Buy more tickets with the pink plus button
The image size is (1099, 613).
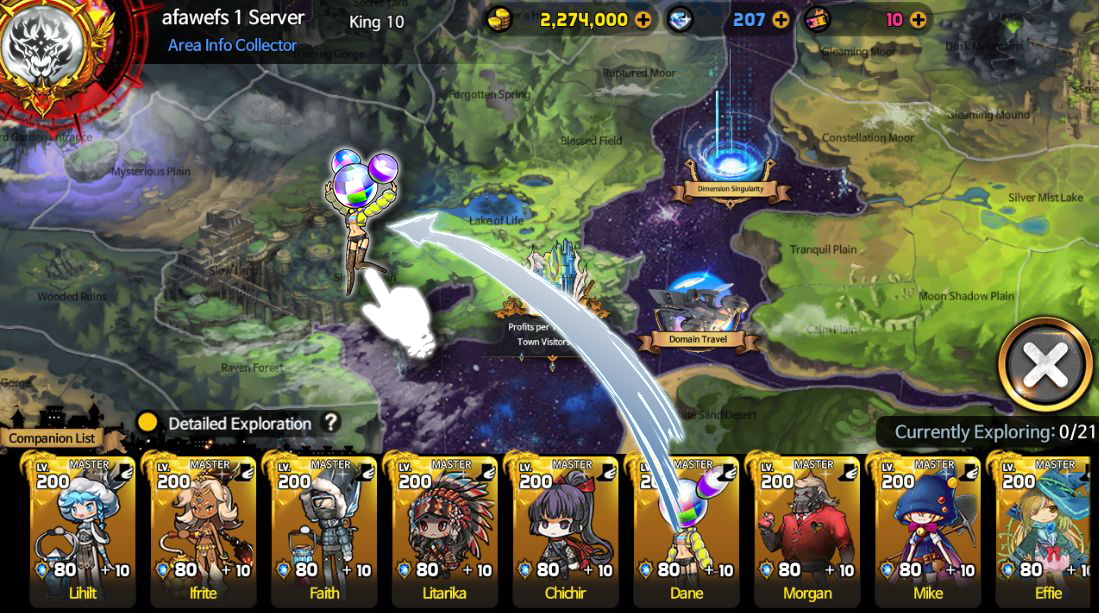[x=917, y=20]
